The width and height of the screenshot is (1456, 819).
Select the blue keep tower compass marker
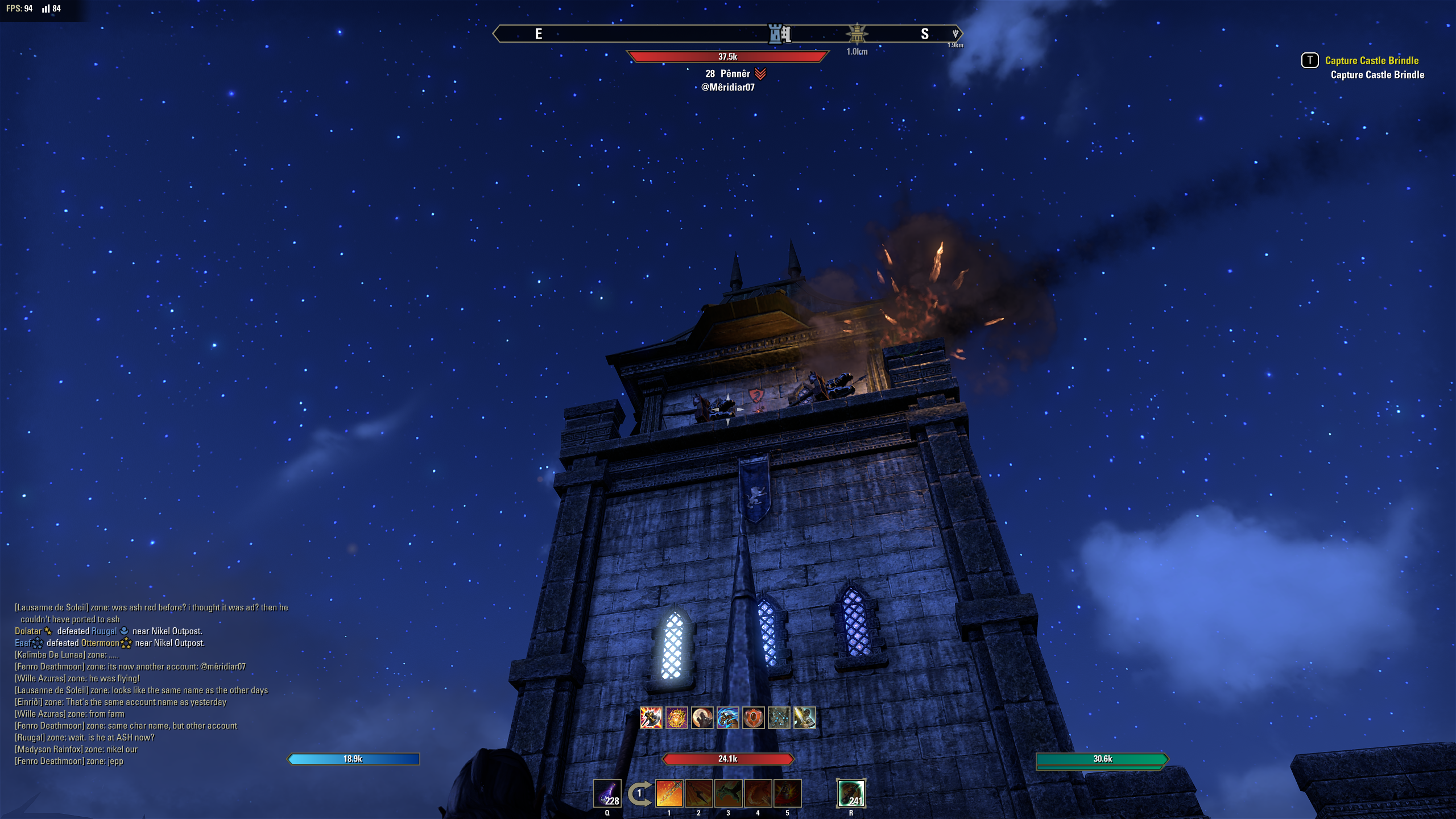click(779, 34)
